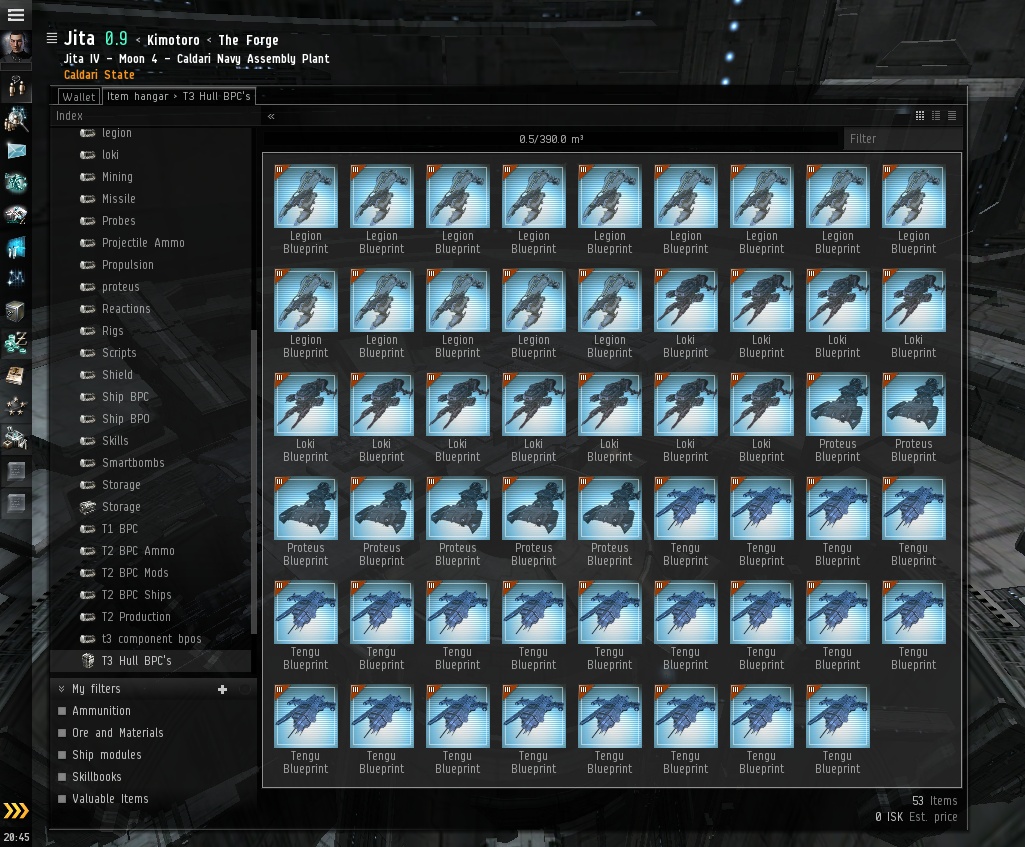Select the t3 component bpos container
The height and width of the screenshot is (847, 1025).
151,639
